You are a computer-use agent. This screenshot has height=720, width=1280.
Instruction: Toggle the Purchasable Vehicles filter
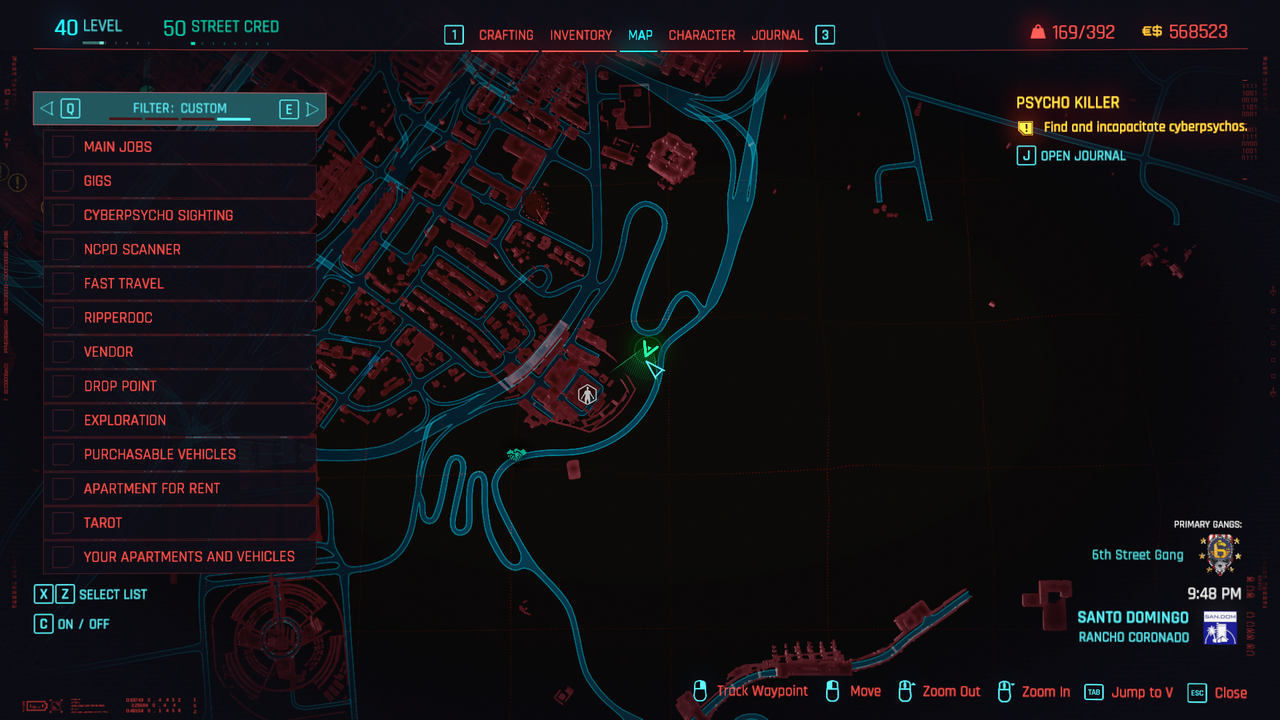click(x=64, y=454)
